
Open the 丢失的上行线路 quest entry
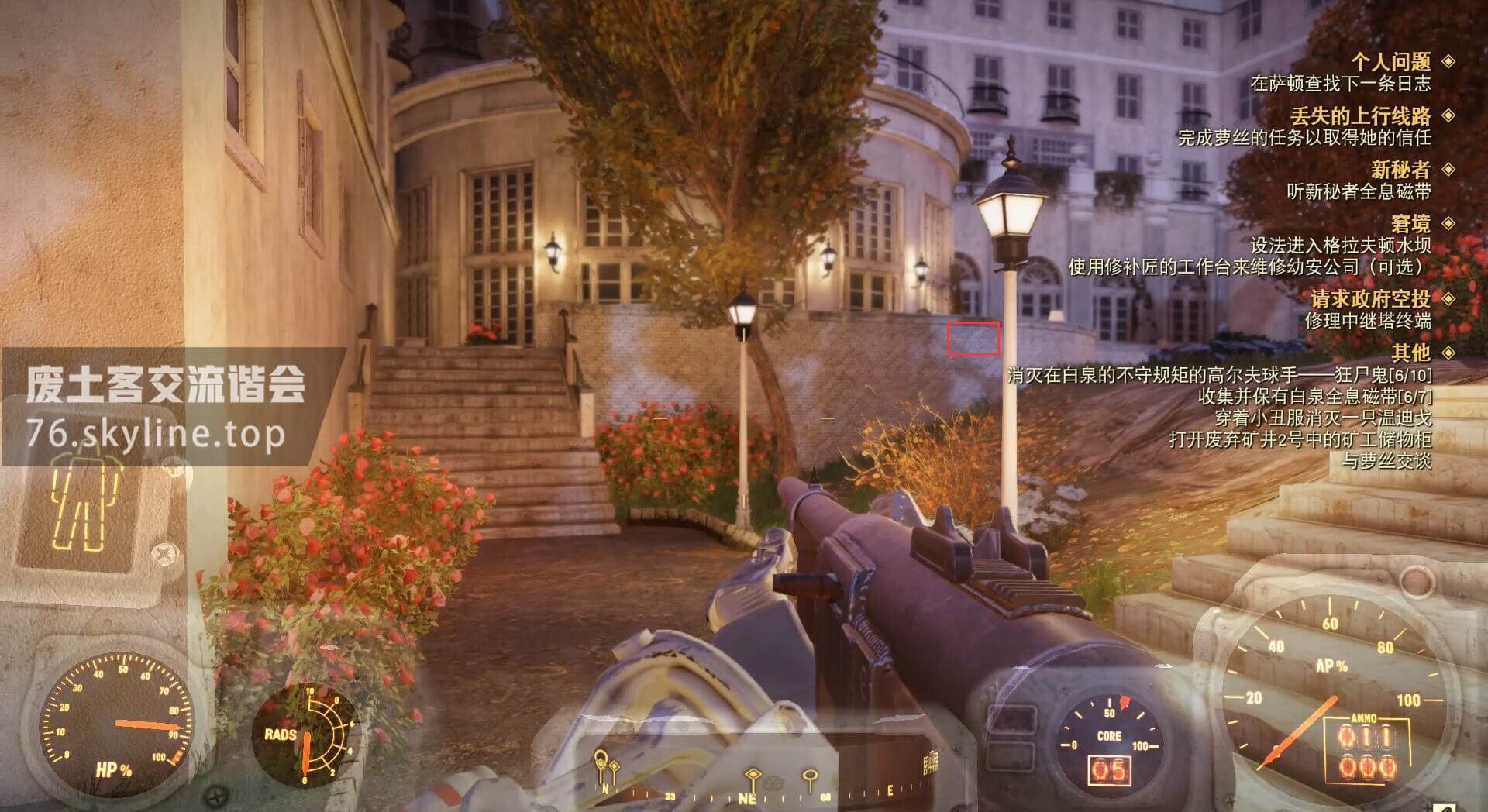coord(1360,116)
